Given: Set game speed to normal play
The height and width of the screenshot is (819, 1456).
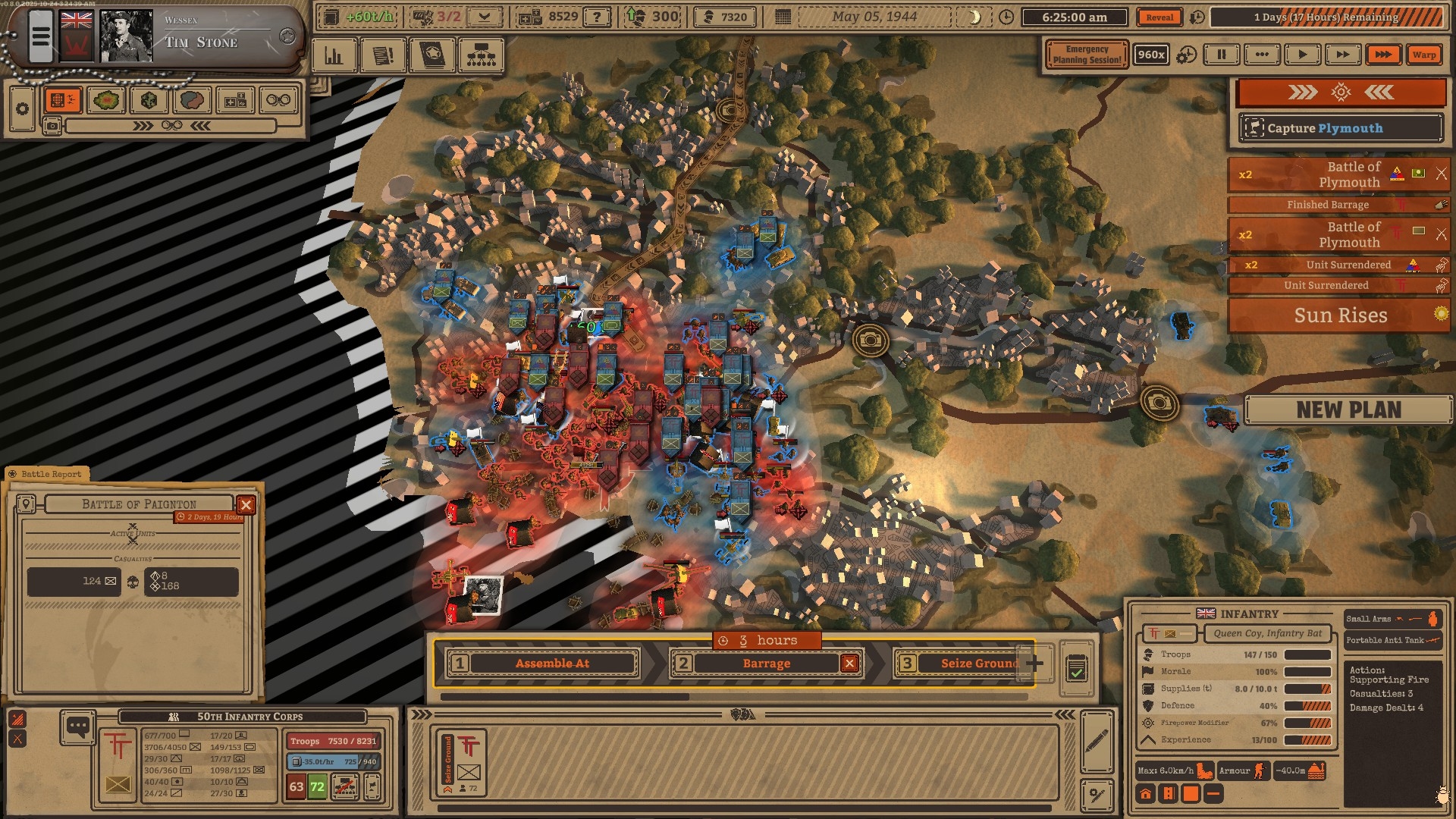Looking at the screenshot, I should tap(1302, 55).
